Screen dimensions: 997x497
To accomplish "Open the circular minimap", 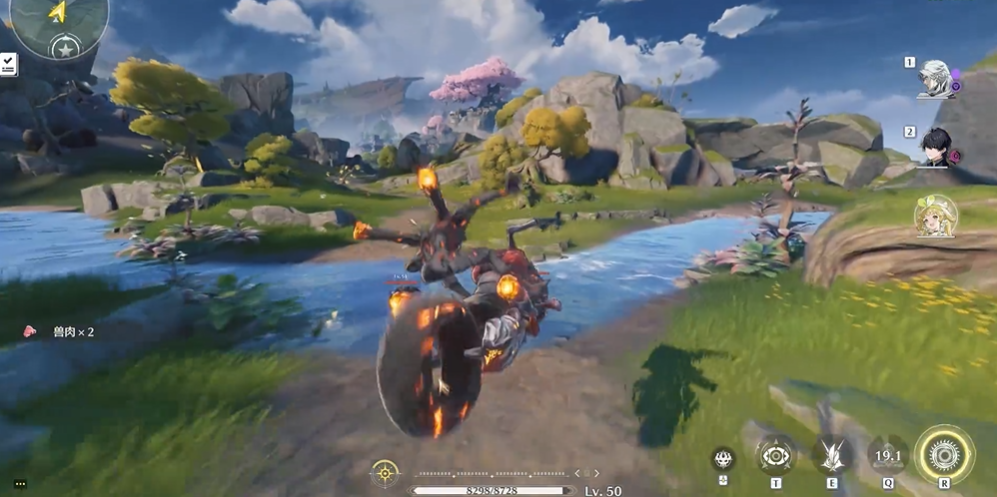I will 58,22.
